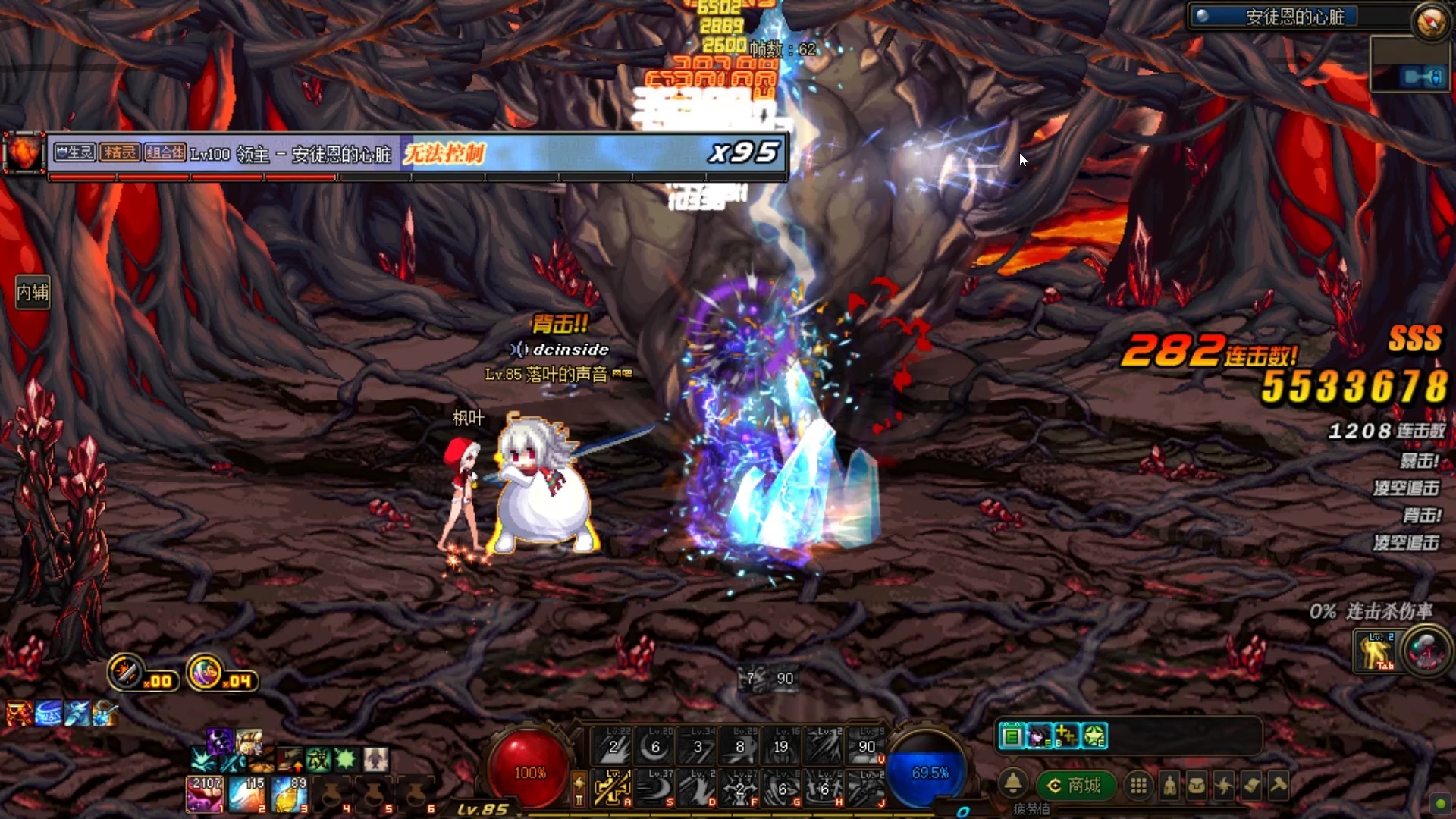
Task: Open the character info silhouette icon
Action: (x=1169, y=786)
